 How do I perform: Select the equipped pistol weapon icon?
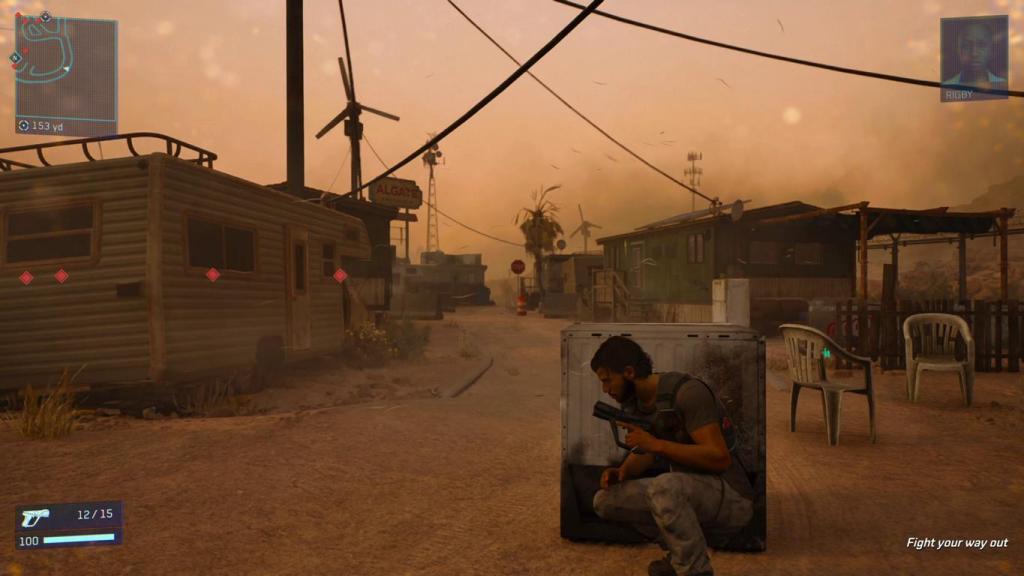[x=35, y=517]
